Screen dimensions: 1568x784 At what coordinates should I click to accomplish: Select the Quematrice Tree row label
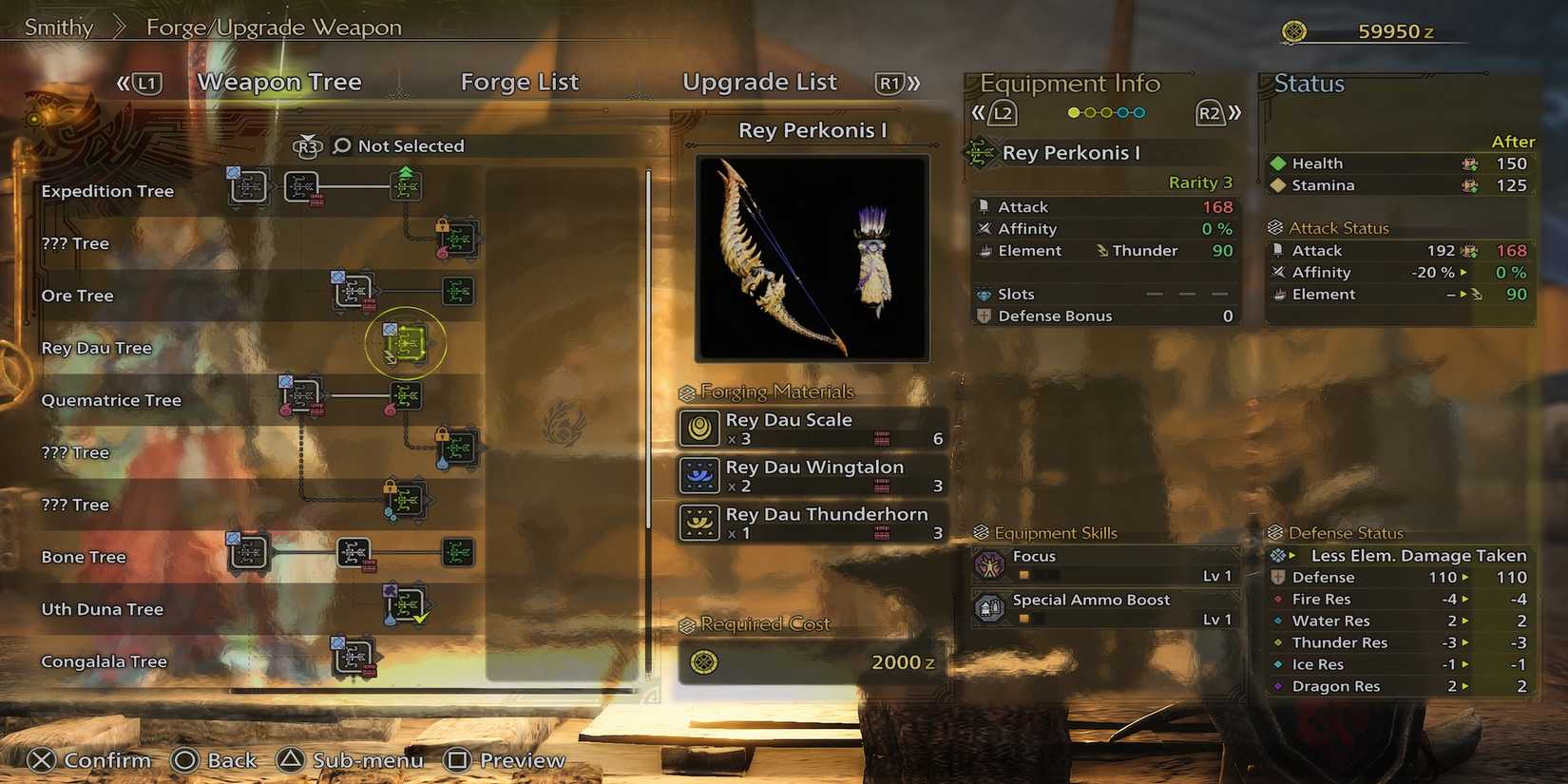tap(111, 400)
